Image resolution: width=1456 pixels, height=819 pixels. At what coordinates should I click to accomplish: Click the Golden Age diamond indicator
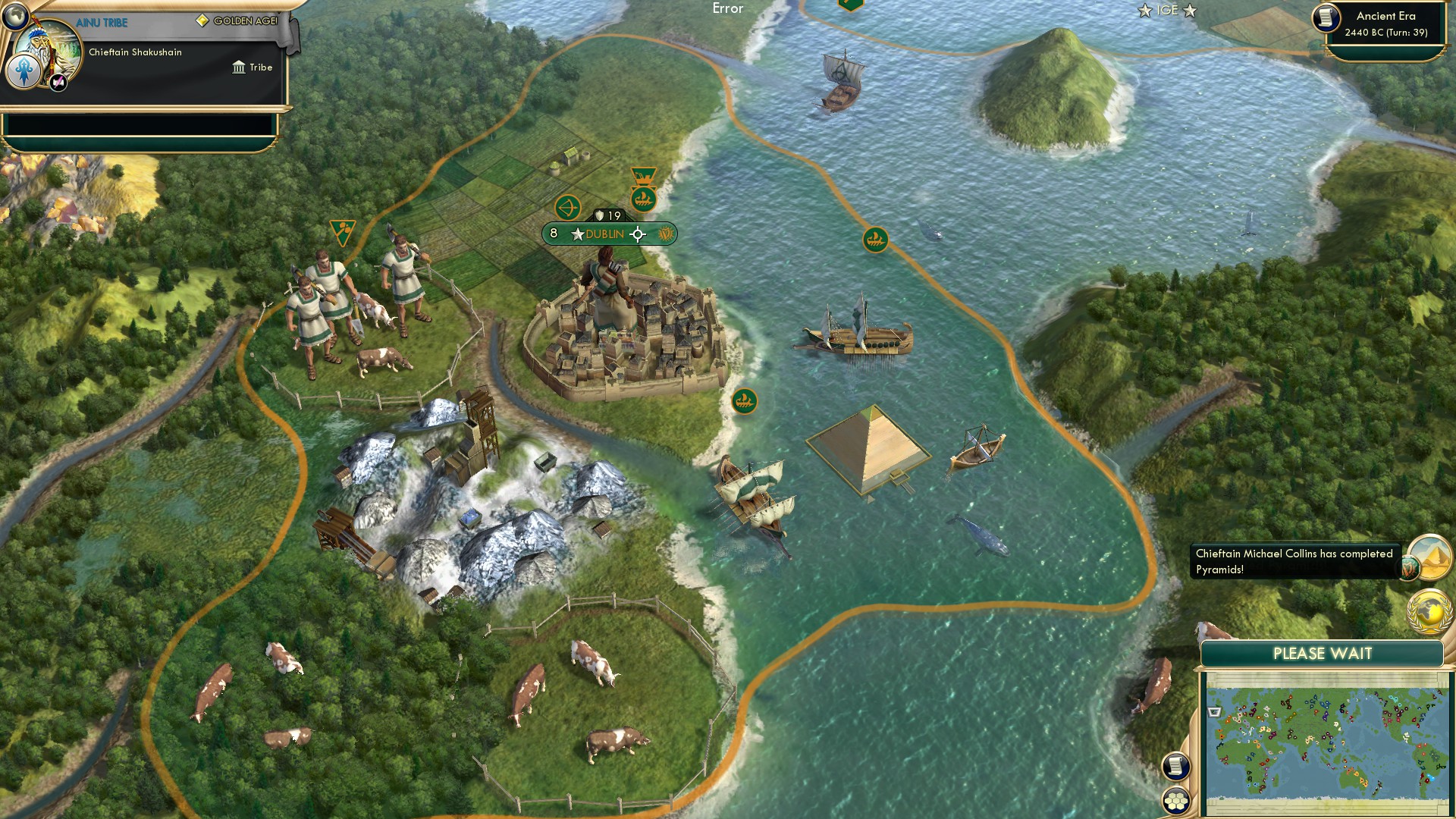click(201, 21)
